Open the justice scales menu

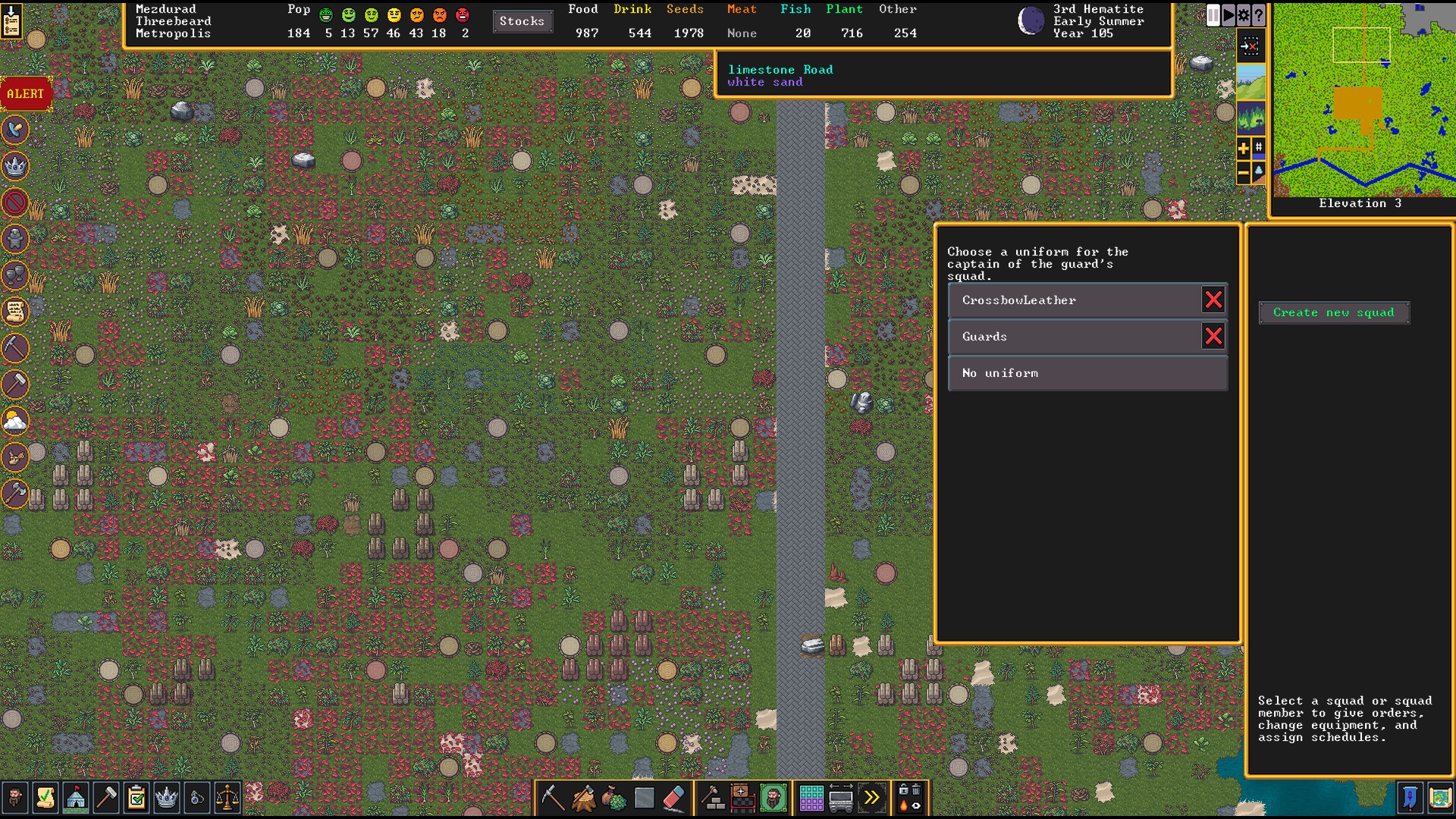[227, 798]
